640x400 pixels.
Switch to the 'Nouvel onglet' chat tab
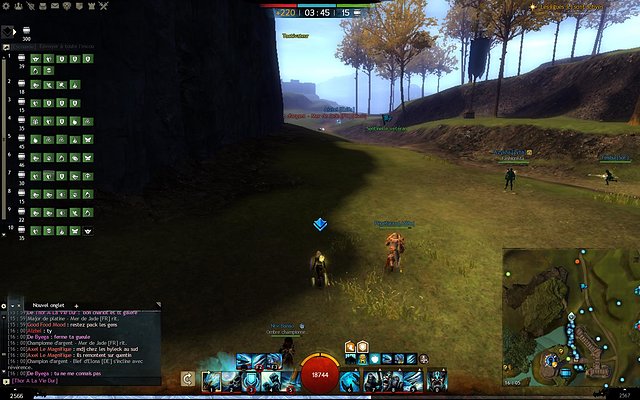pos(49,305)
